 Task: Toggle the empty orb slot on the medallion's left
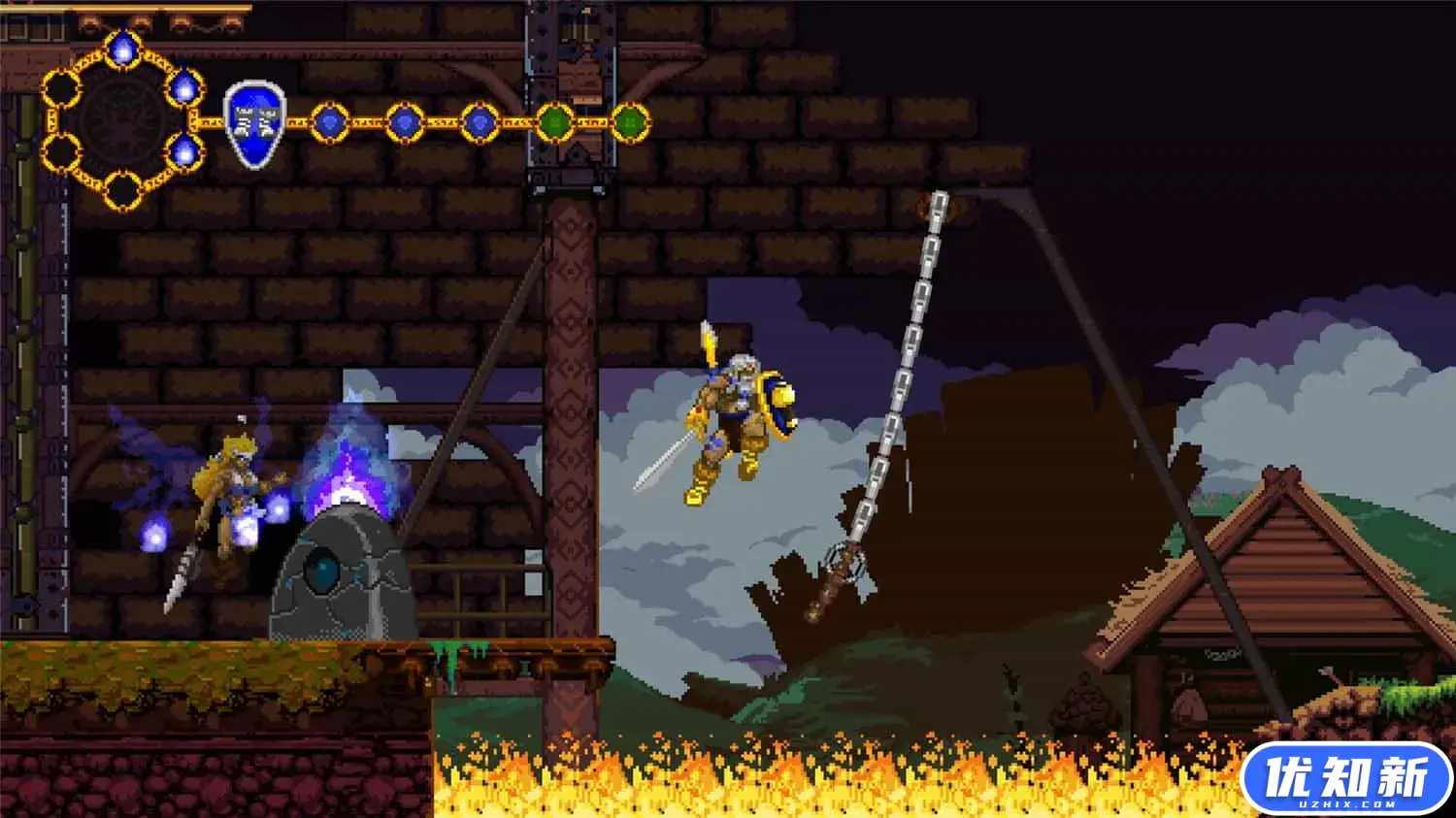[x=61, y=88]
